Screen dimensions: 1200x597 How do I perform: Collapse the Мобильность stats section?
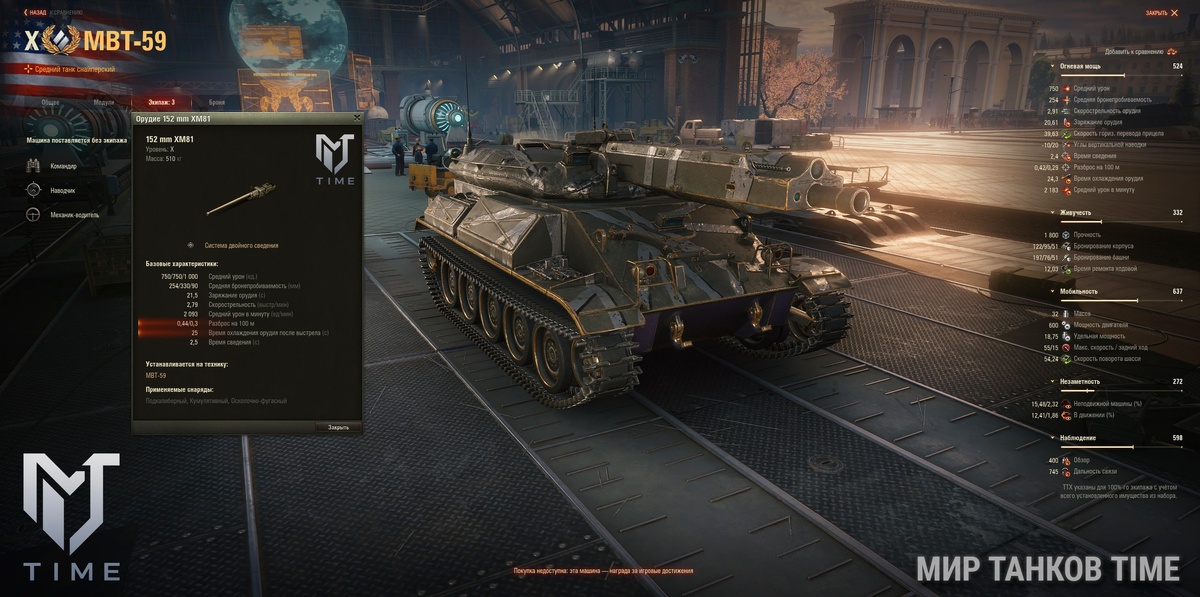(1079, 291)
